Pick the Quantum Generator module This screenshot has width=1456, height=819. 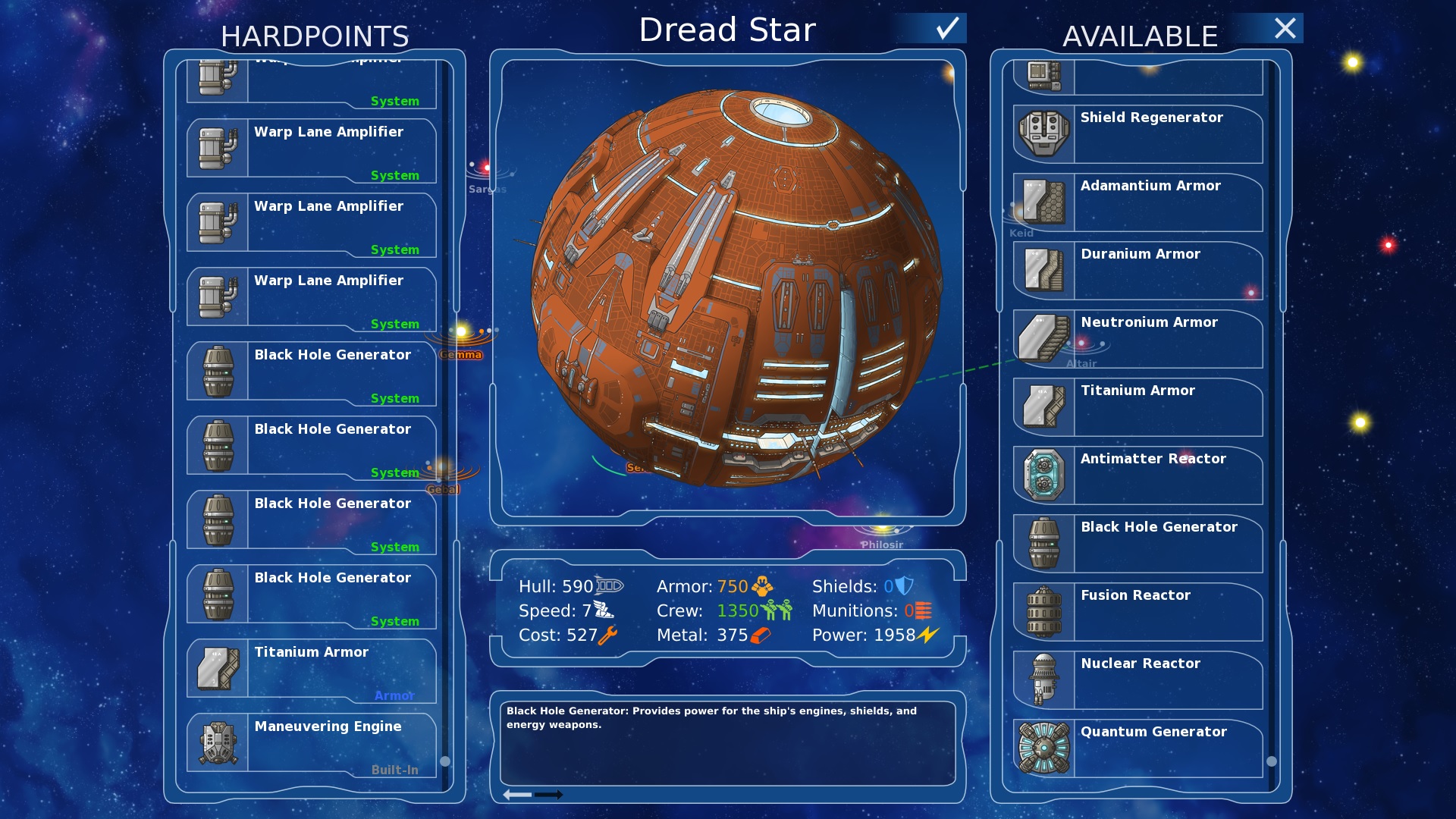(x=1137, y=748)
